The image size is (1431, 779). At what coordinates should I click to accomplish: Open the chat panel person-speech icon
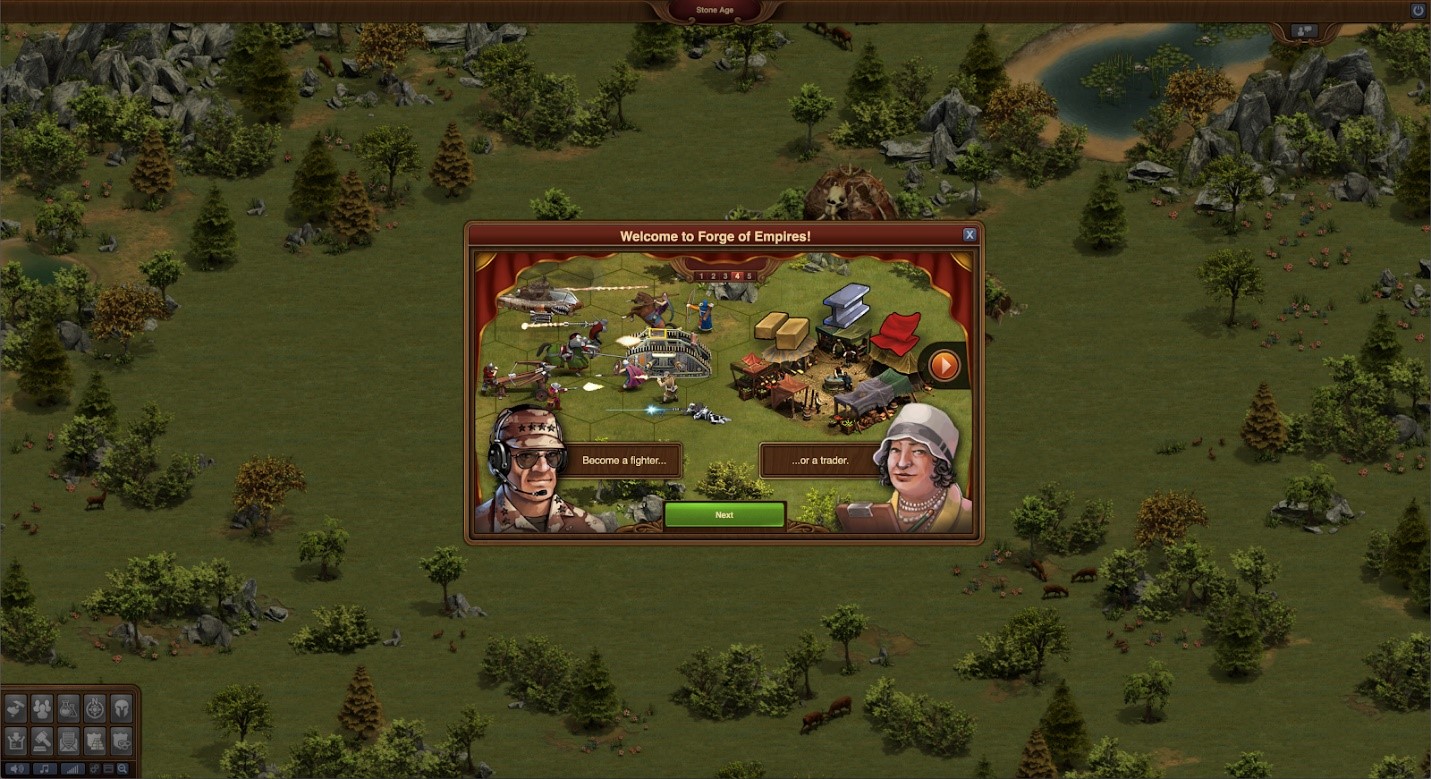point(1305,31)
